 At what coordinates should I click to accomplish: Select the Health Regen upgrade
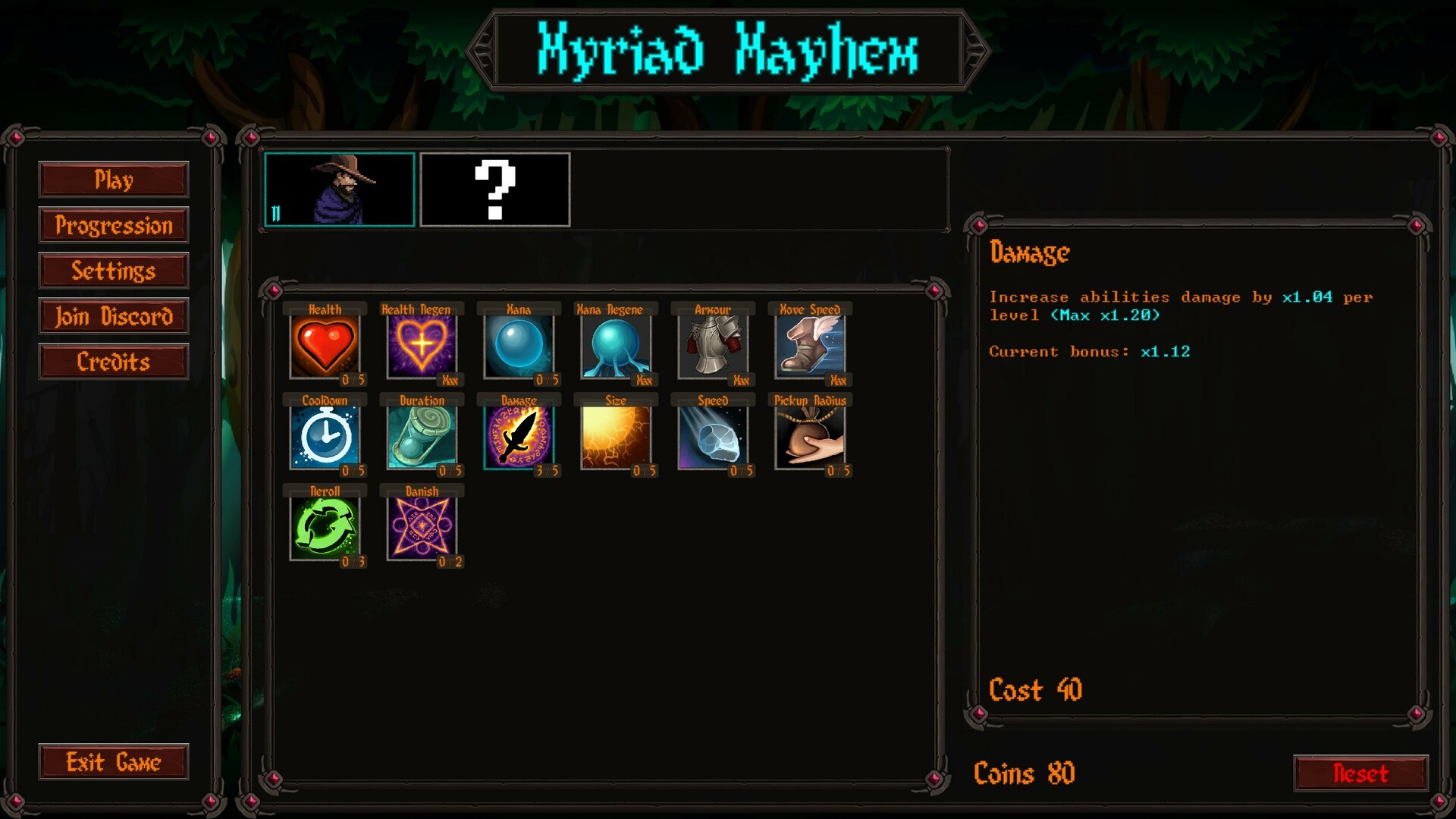422,347
